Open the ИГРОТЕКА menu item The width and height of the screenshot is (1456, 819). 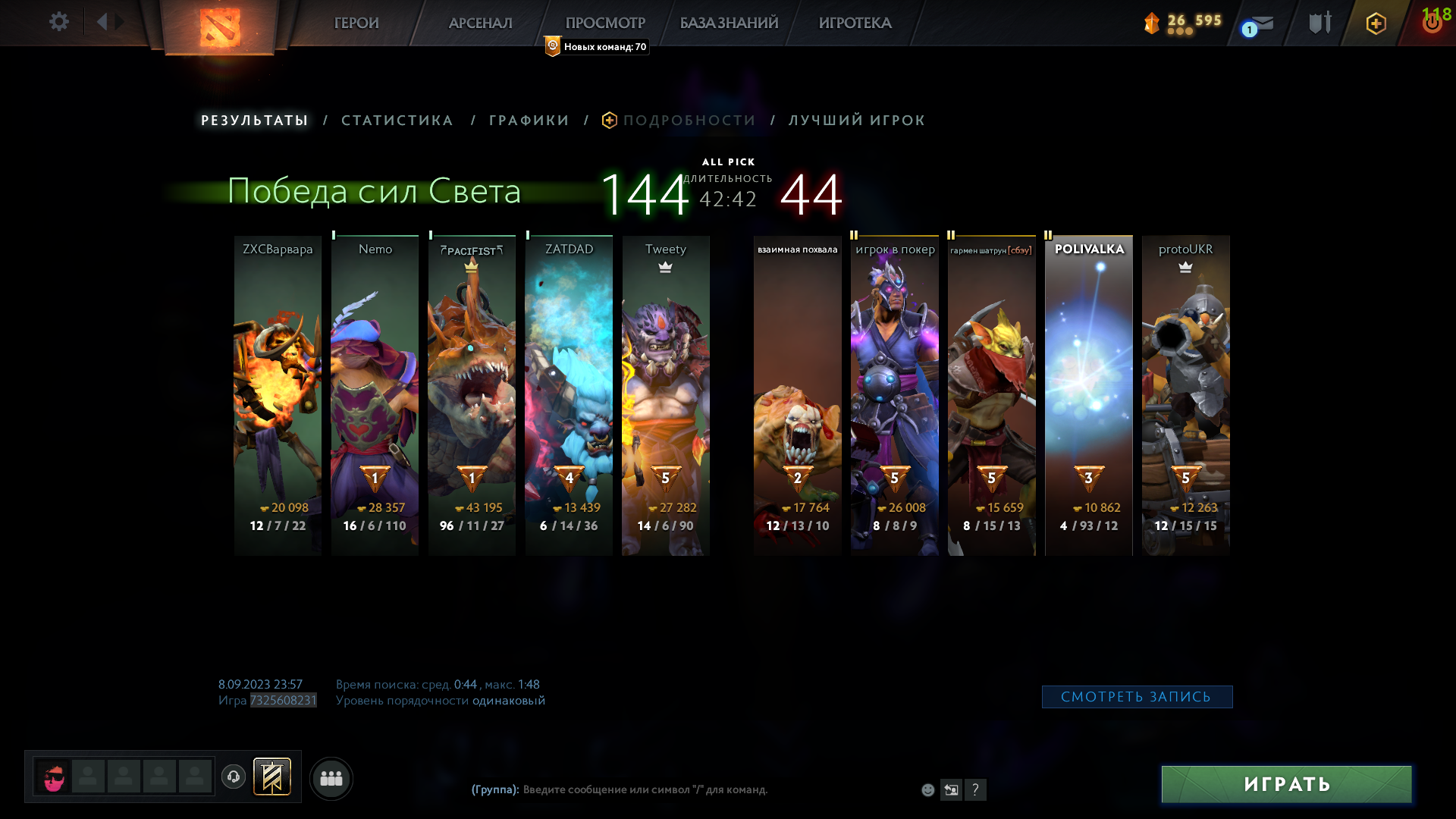(x=855, y=24)
